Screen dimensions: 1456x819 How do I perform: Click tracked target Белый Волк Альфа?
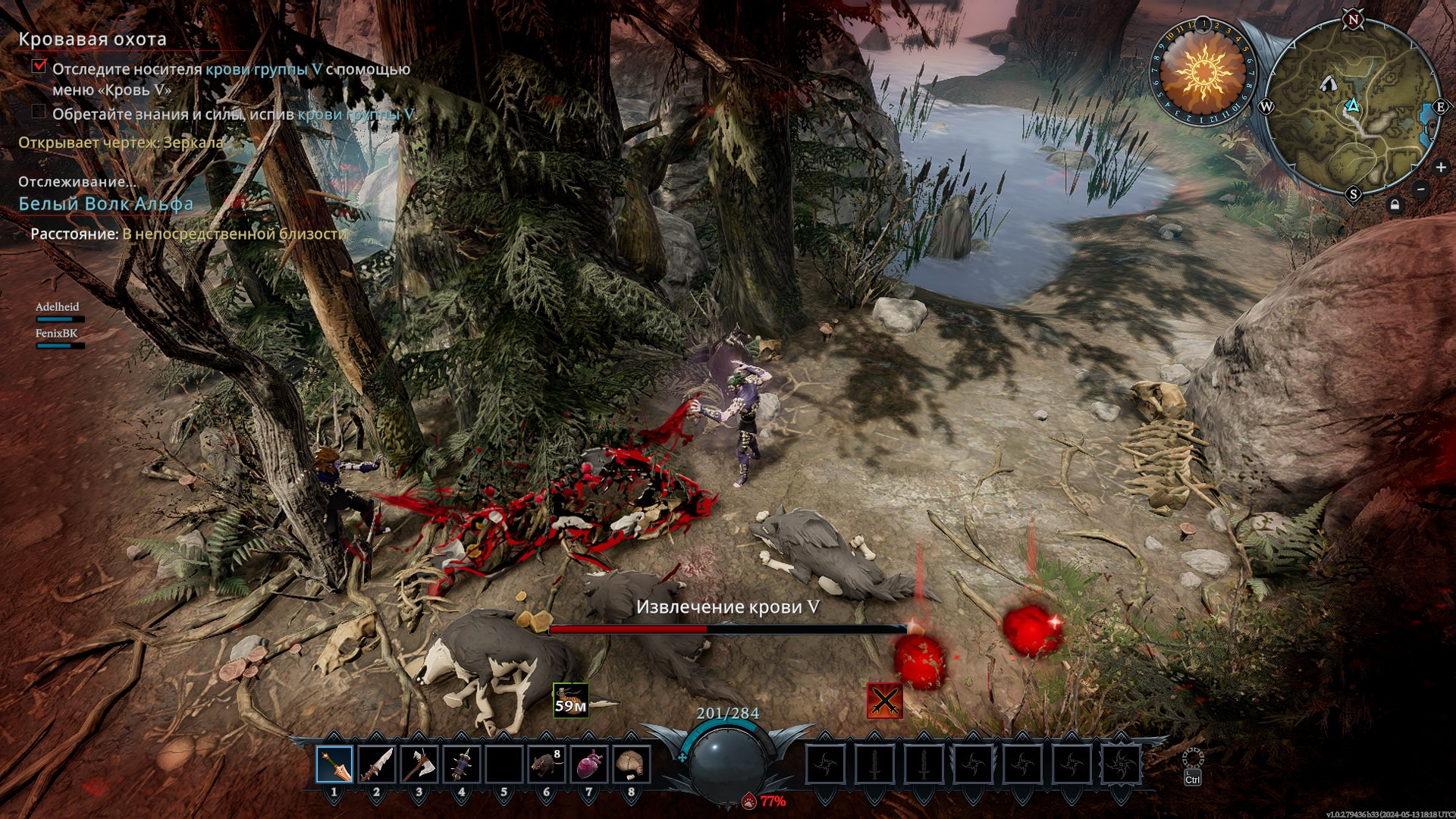[106, 204]
